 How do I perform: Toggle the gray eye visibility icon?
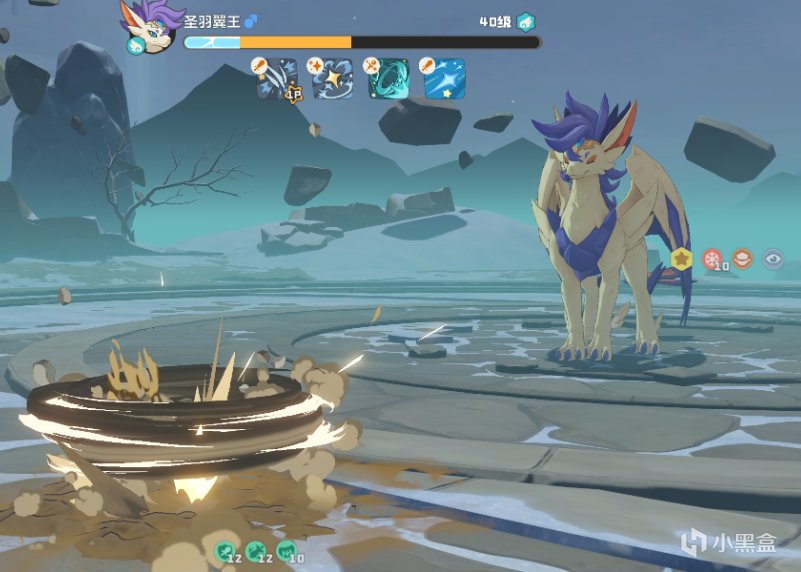[773, 259]
